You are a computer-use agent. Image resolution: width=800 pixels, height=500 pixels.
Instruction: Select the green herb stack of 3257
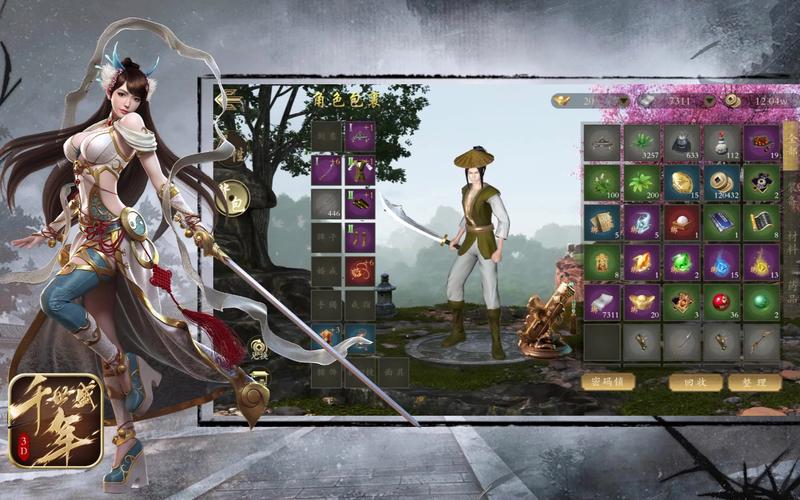click(642, 143)
